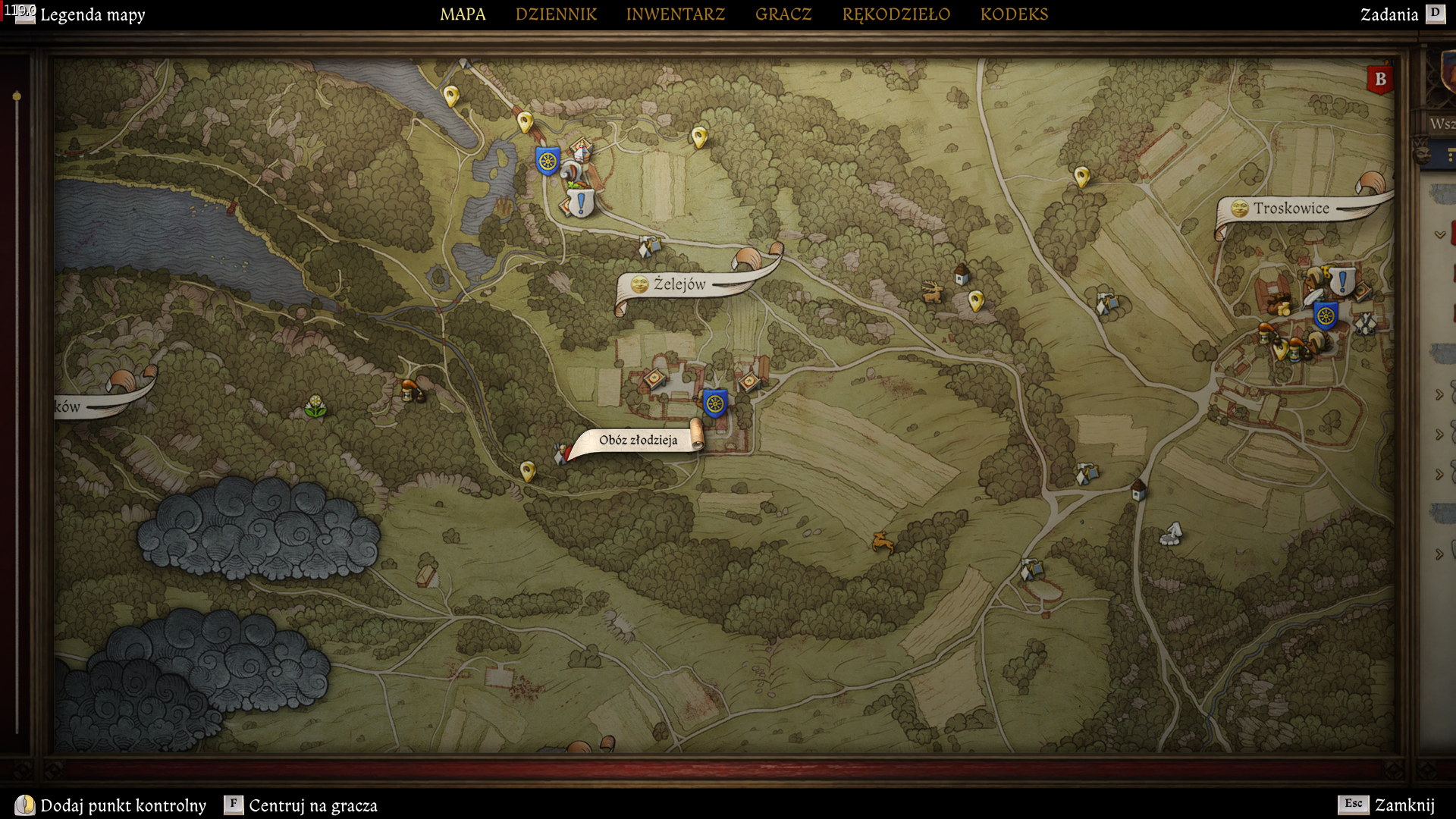
Task: Show the Legenda mapy panel
Action: 92,14
